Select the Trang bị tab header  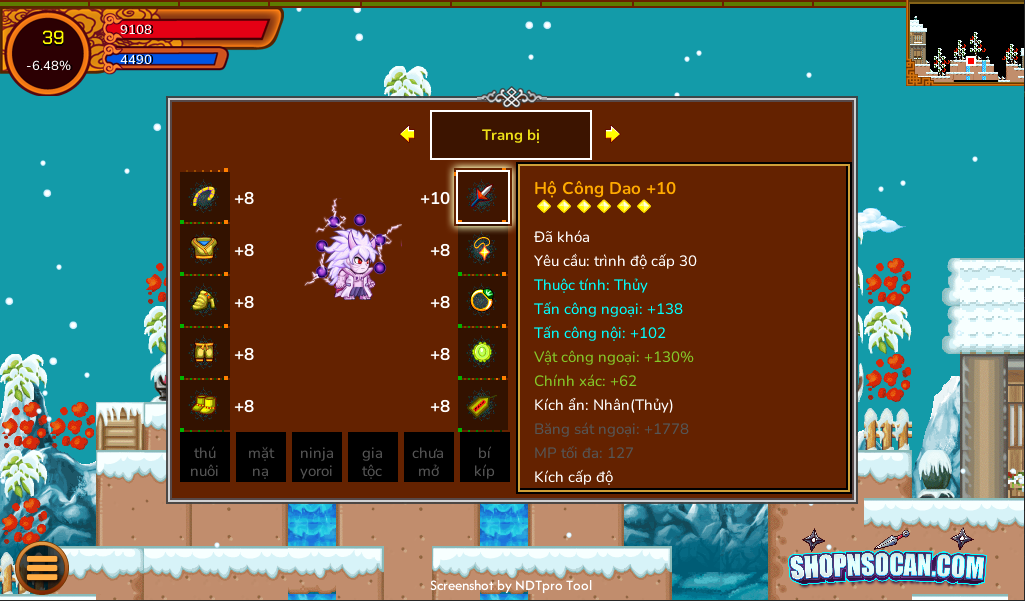click(x=510, y=135)
